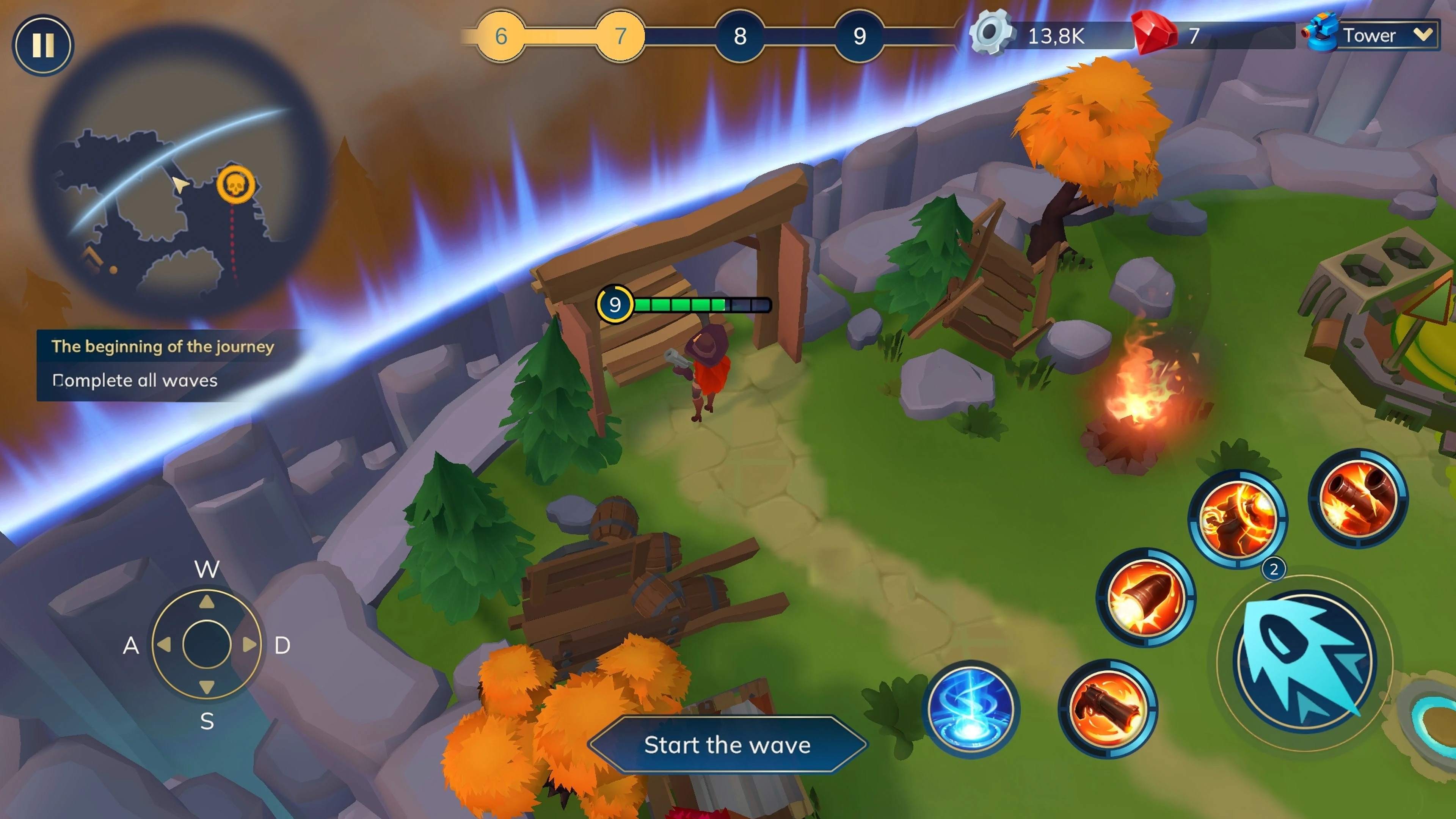The width and height of the screenshot is (1456, 819).
Task: Click the down arrow on the movement pad
Action: [x=207, y=687]
